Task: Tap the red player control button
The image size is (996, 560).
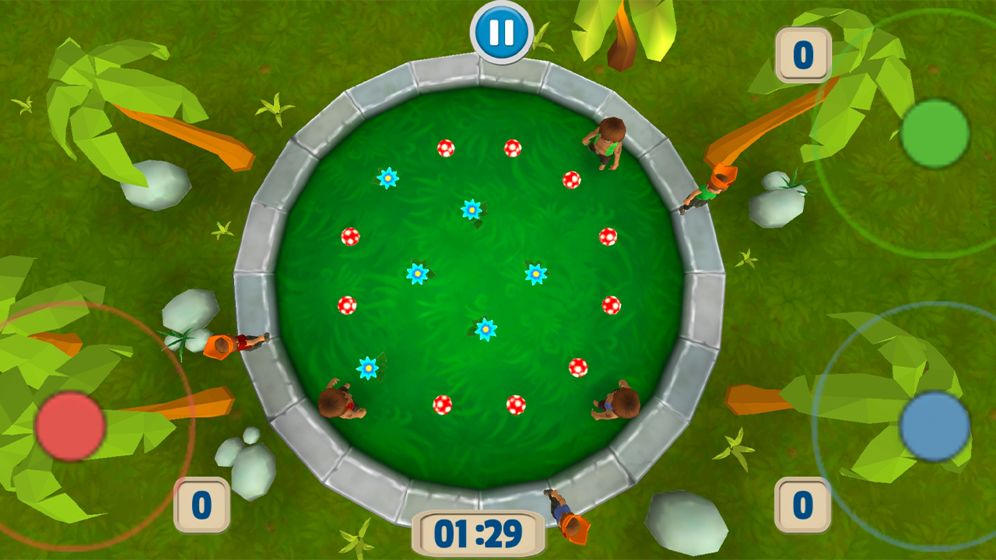Action: coord(70,426)
